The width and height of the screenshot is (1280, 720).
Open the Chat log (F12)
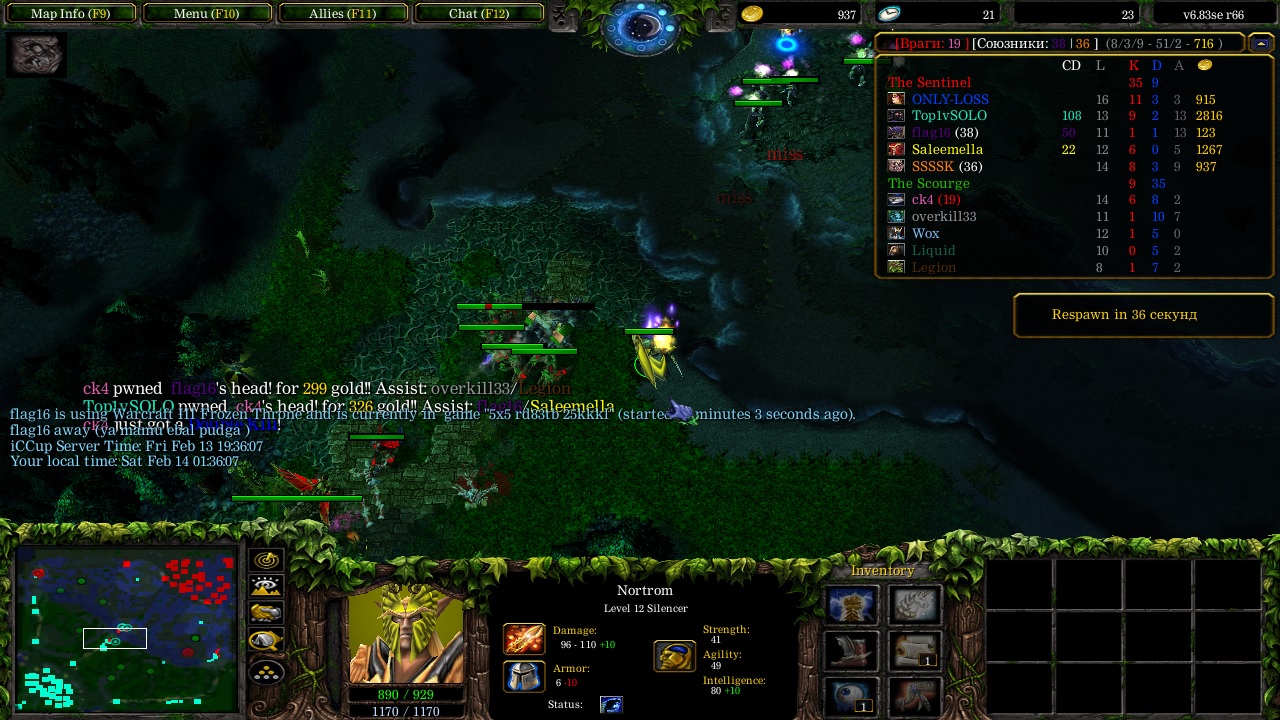(479, 14)
